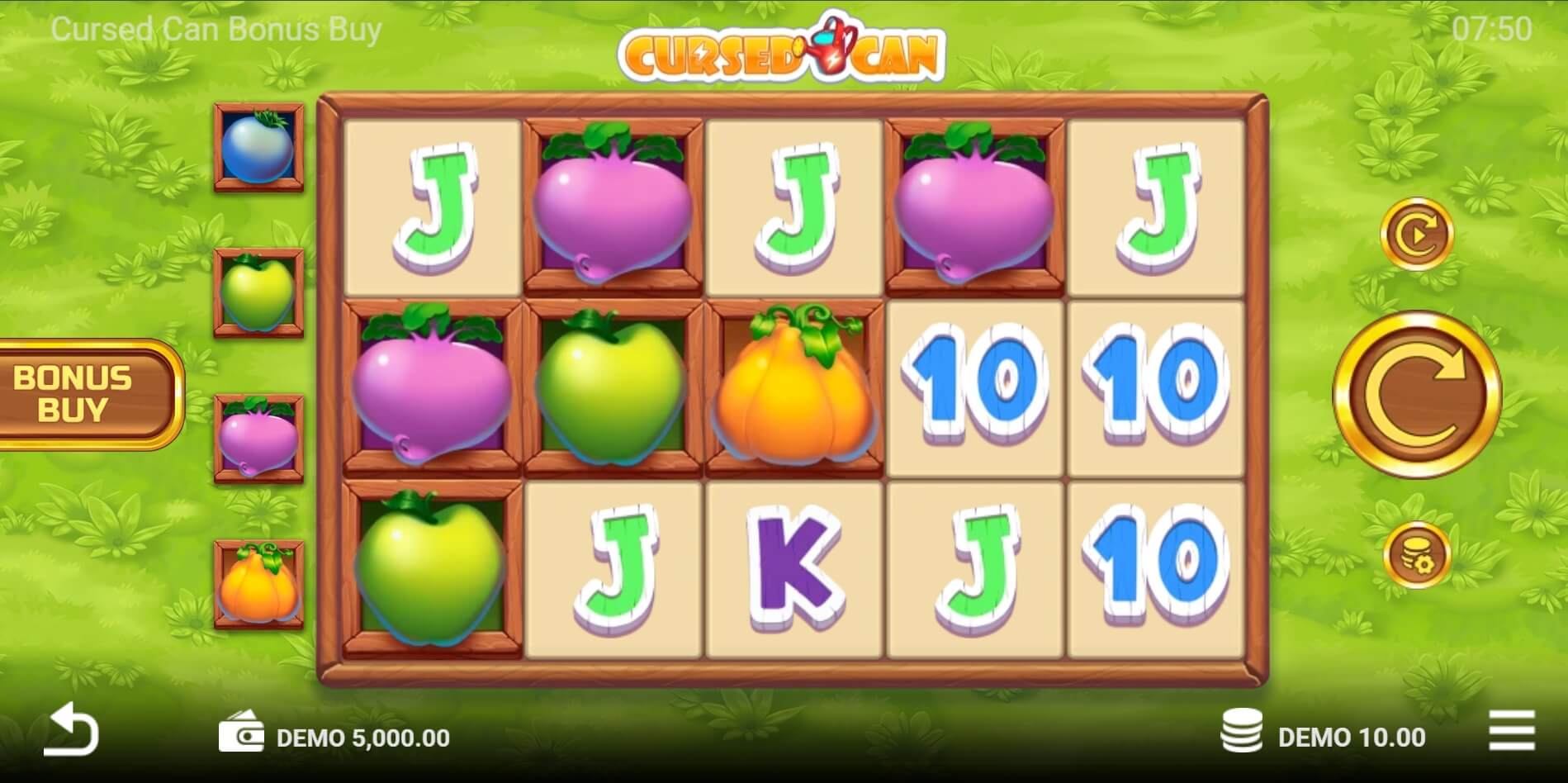Select the blueberry thumbnail in the side panel
Viewport: 1568px width, 783px height.
point(256,149)
